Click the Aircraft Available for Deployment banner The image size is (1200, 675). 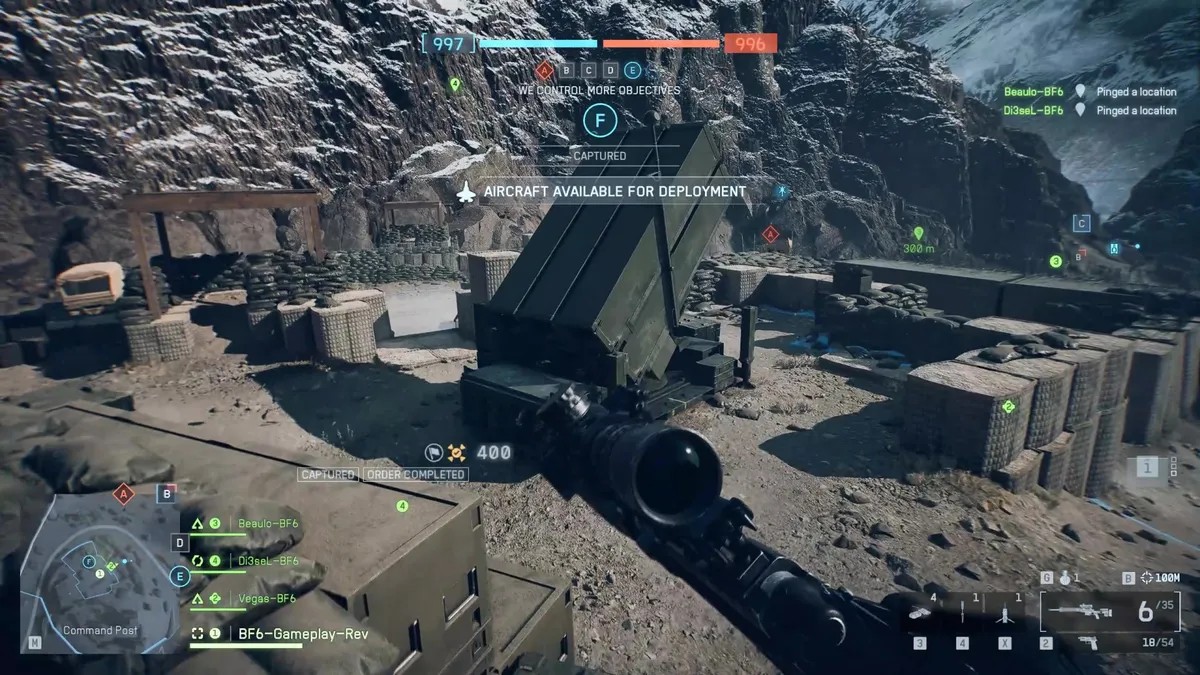click(x=612, y=191)
